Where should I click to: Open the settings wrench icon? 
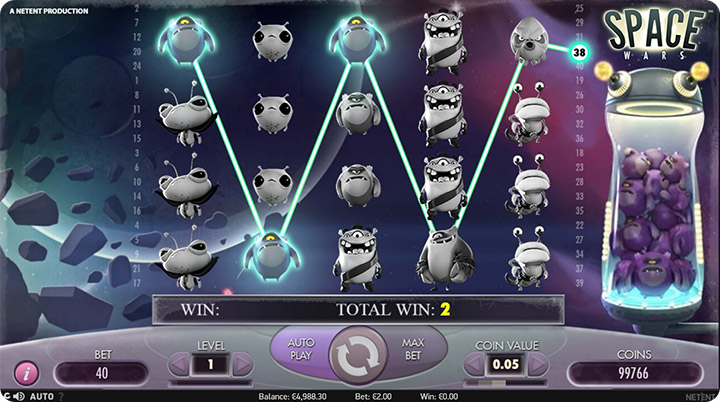(7, 396)
